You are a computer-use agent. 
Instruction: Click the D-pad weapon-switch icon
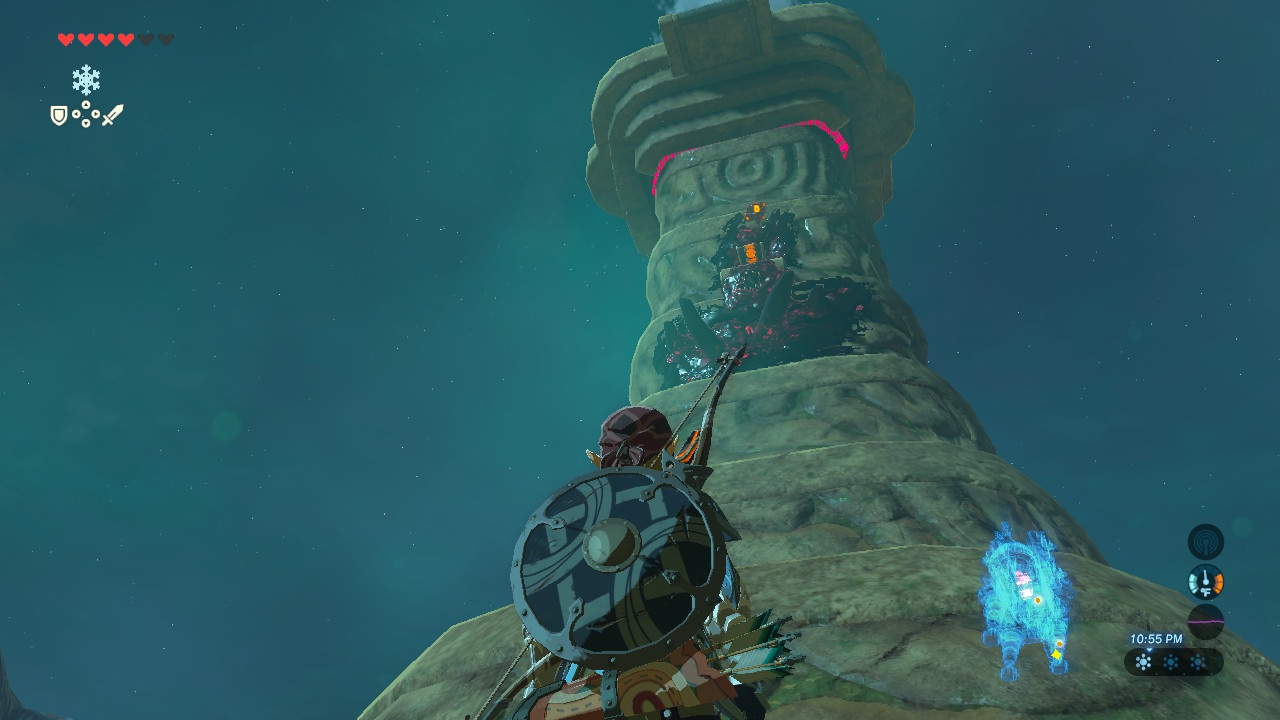click(85, 113)
